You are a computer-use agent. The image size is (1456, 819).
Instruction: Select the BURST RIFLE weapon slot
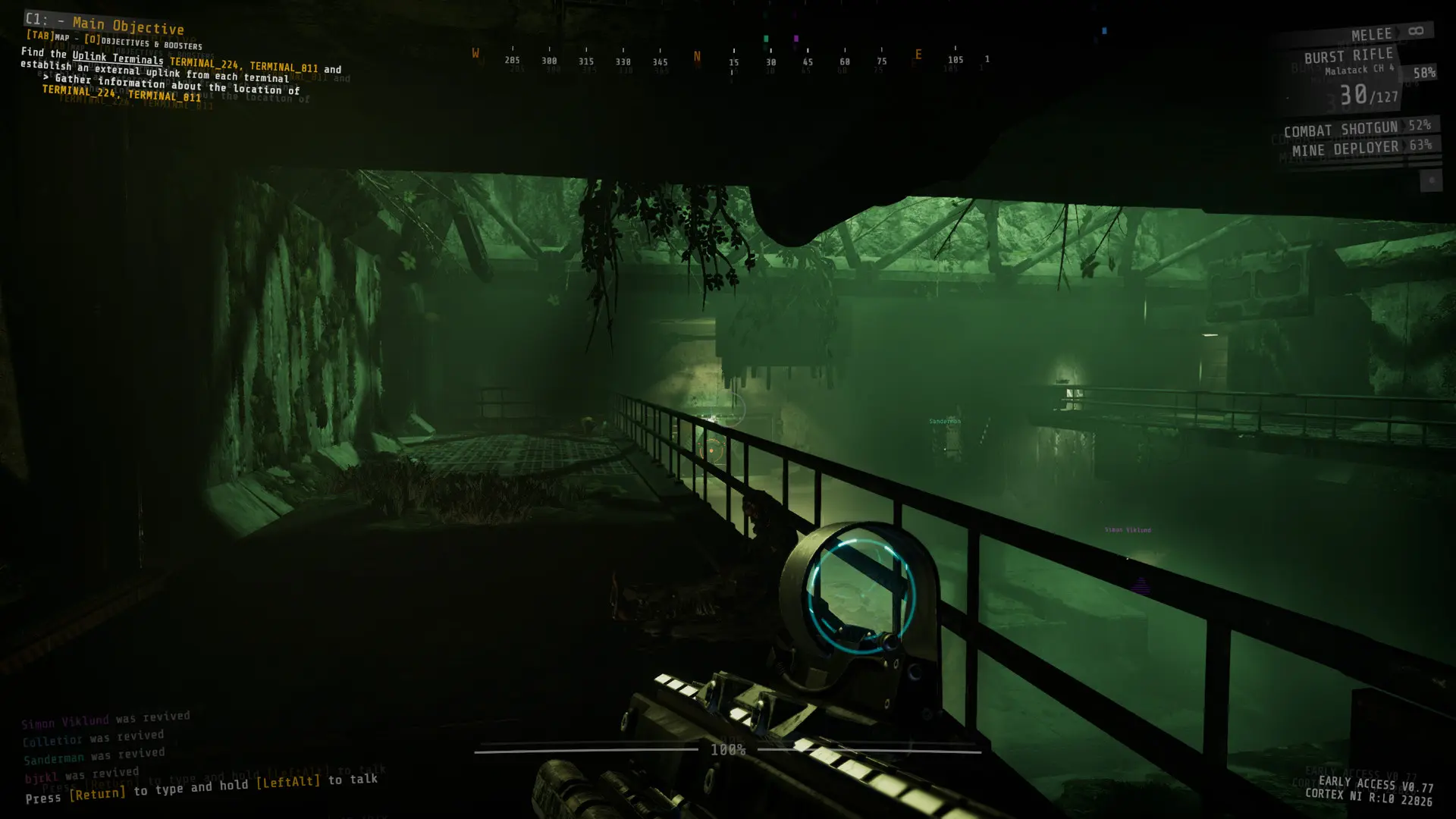pyautogui.click(x=1350, y=54)
